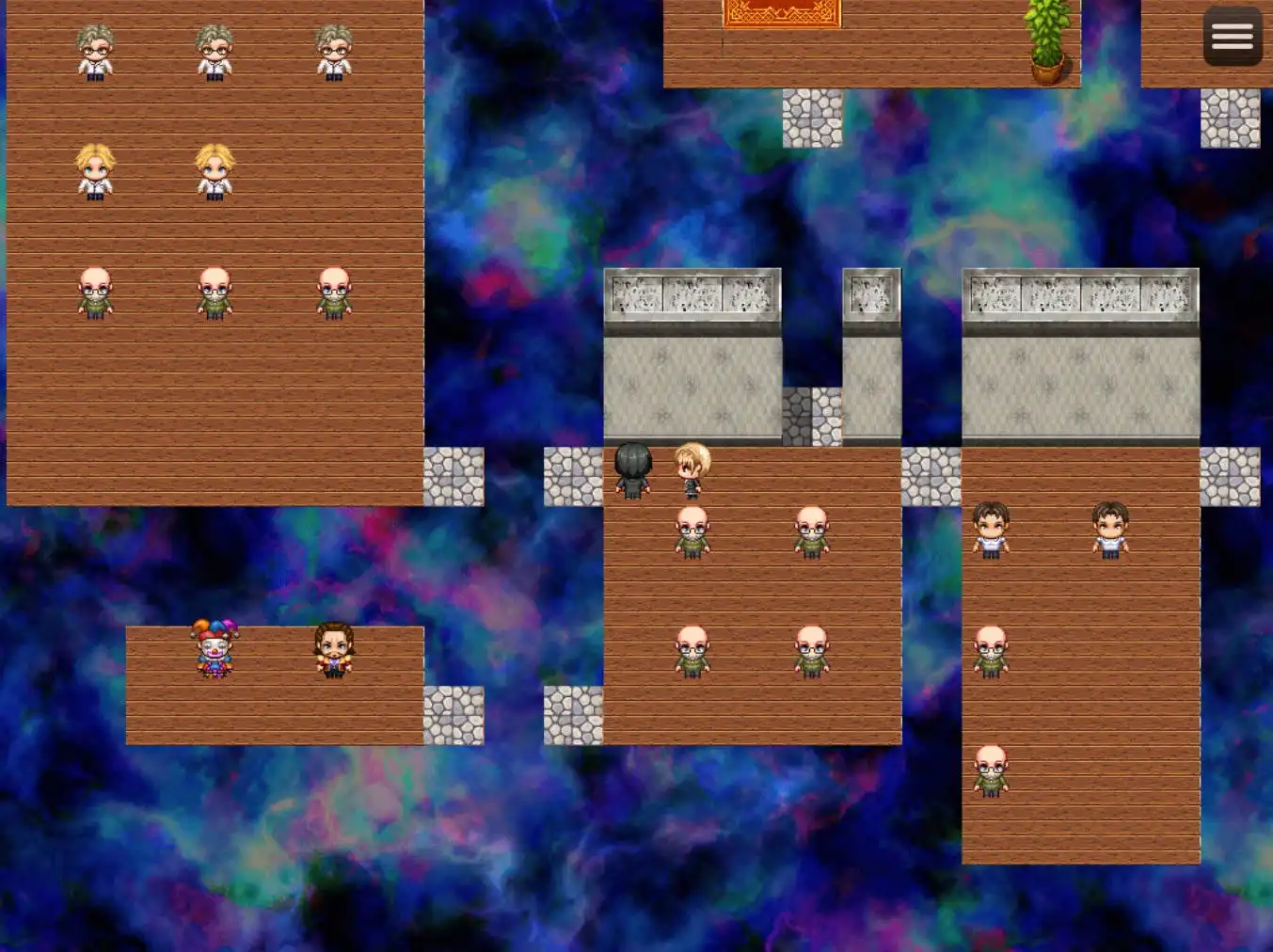Select the clown character in the lower-left room
This screenshot has height=952, width=1273.
pyautogui.click(x=215, y=649)
